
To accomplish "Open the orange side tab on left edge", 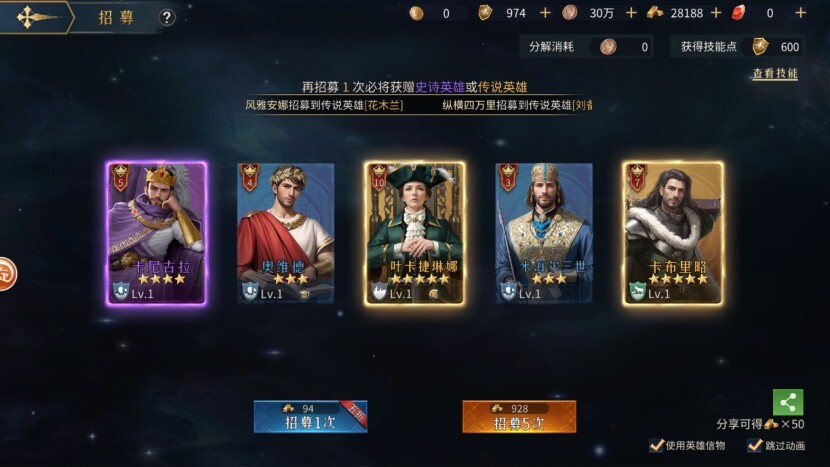I will (x=6, y=272).
